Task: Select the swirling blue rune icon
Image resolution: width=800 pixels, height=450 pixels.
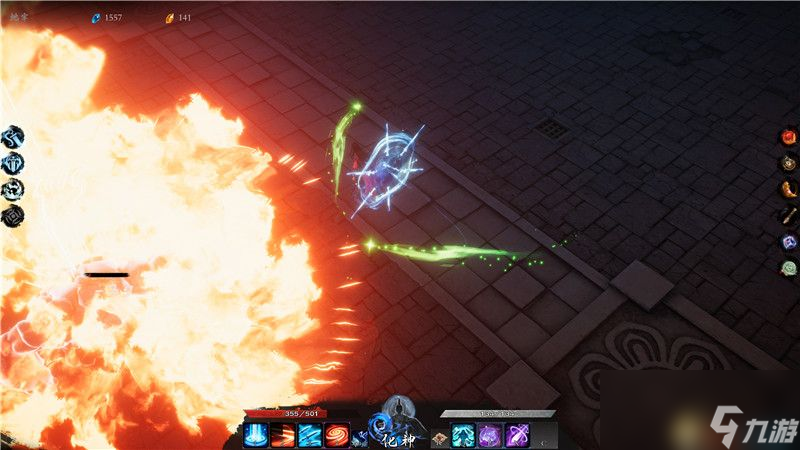Action: coord(14,189)
